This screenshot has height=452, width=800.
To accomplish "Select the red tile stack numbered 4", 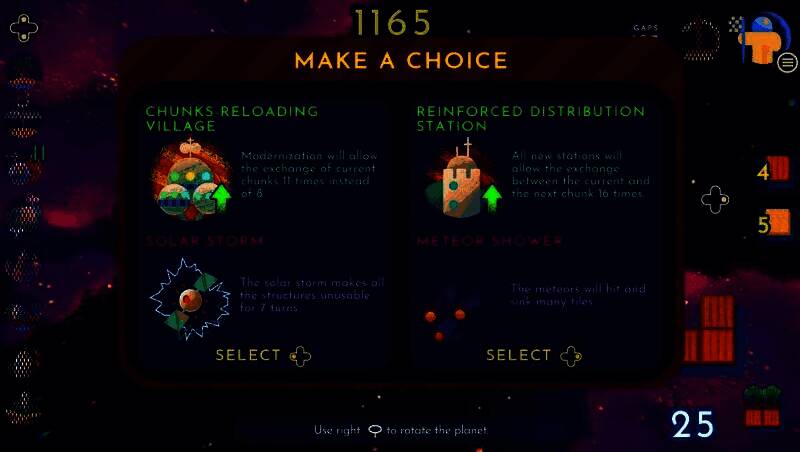I will point(777,169).
